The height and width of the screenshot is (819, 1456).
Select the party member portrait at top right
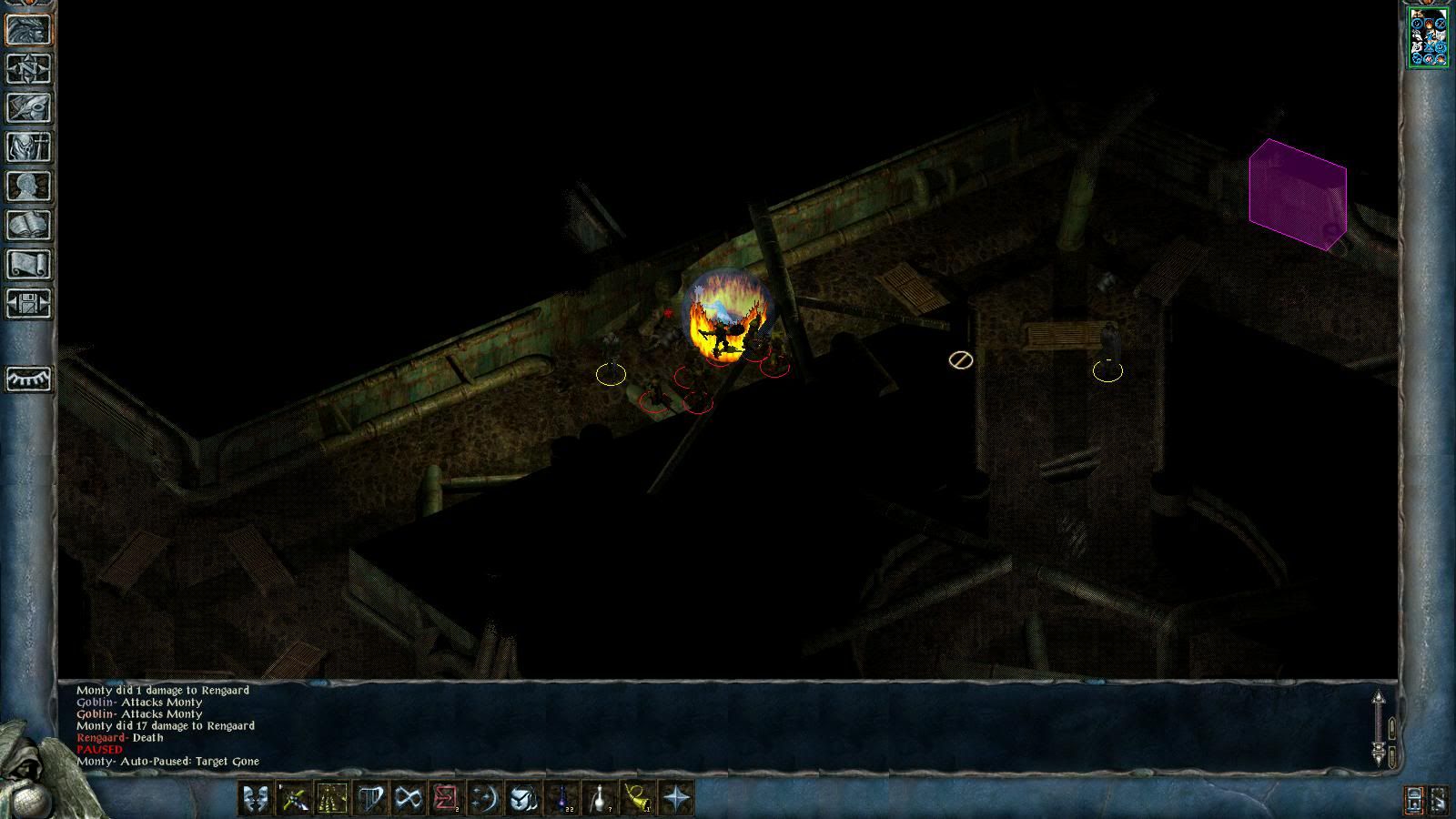click(1428, 37)
